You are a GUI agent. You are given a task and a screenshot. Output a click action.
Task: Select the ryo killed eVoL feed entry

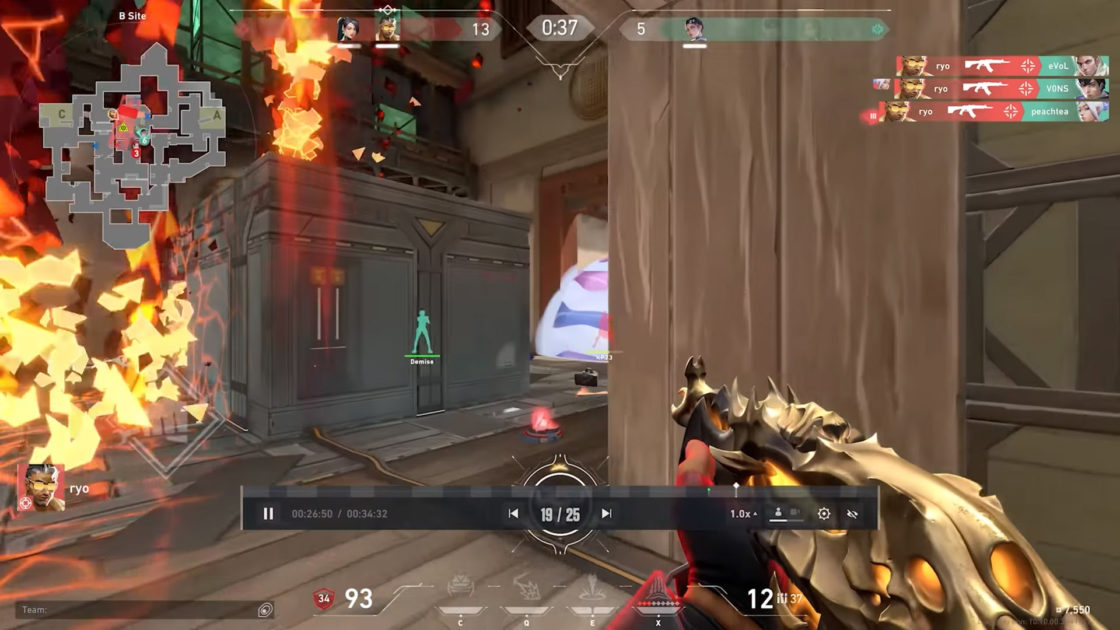(x=988, y=66)
